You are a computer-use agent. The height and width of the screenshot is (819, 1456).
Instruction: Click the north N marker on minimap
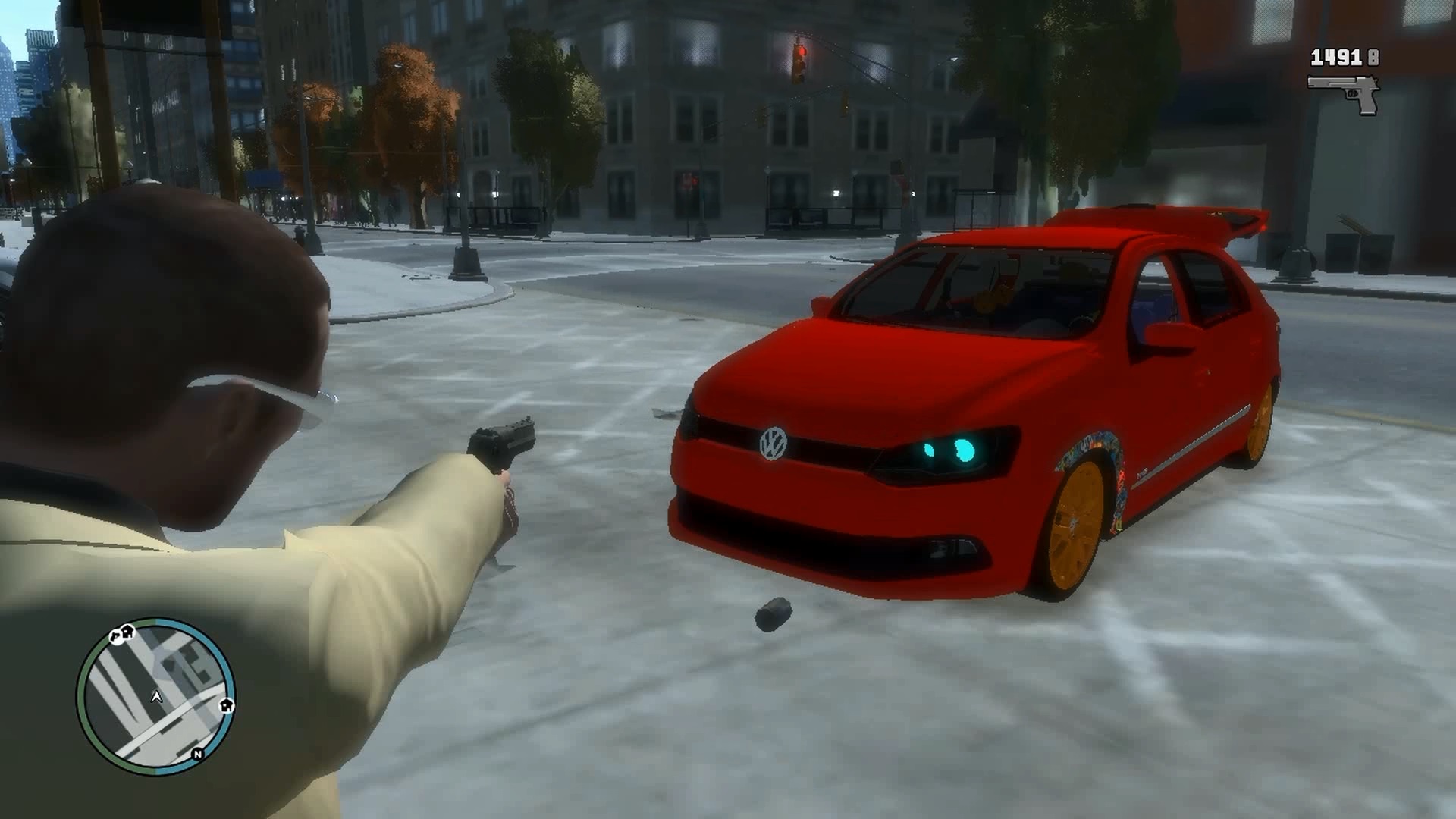pos(197,754)
